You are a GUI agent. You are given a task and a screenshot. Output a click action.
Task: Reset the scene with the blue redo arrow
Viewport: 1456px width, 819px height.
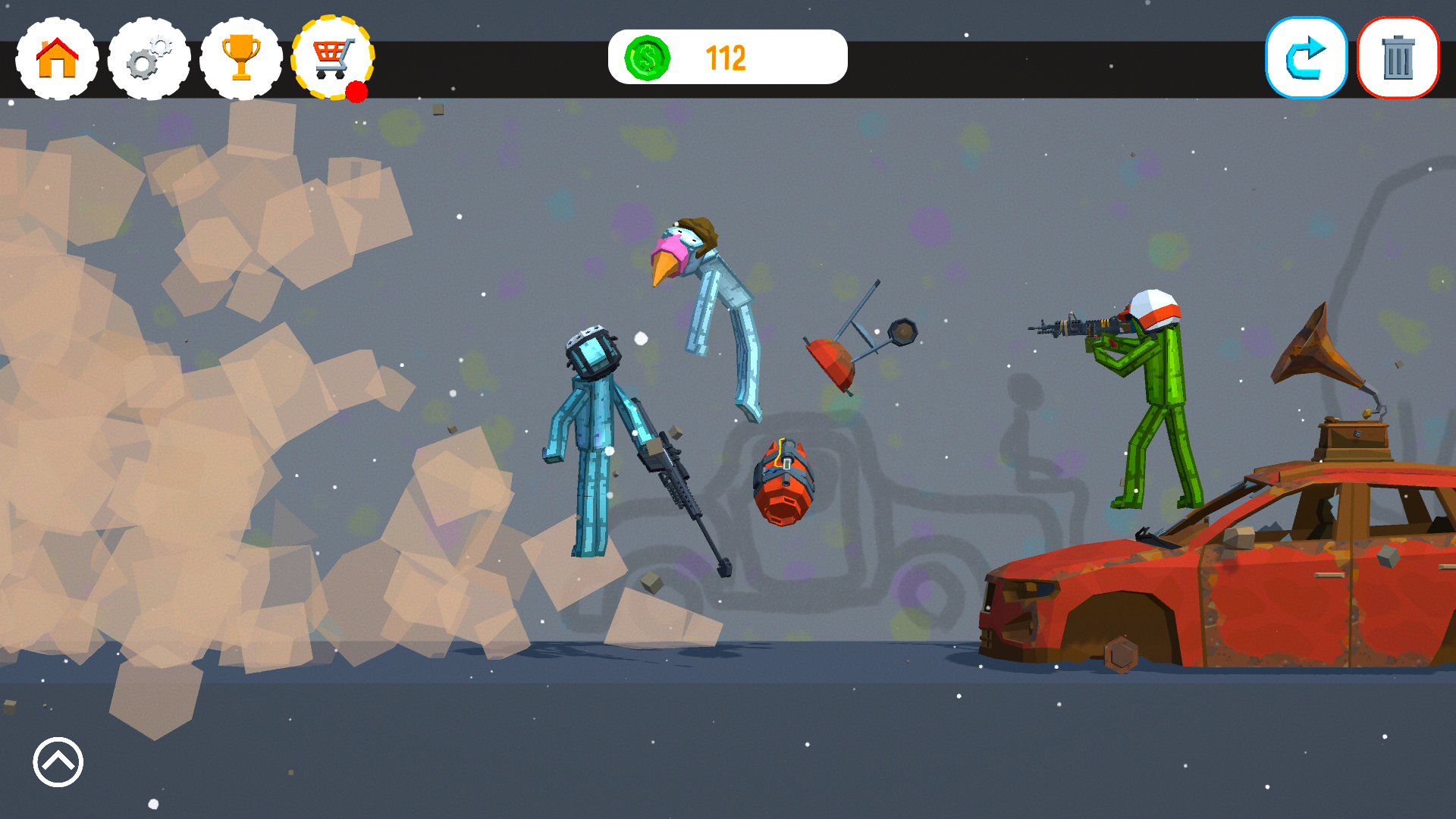1306,58
